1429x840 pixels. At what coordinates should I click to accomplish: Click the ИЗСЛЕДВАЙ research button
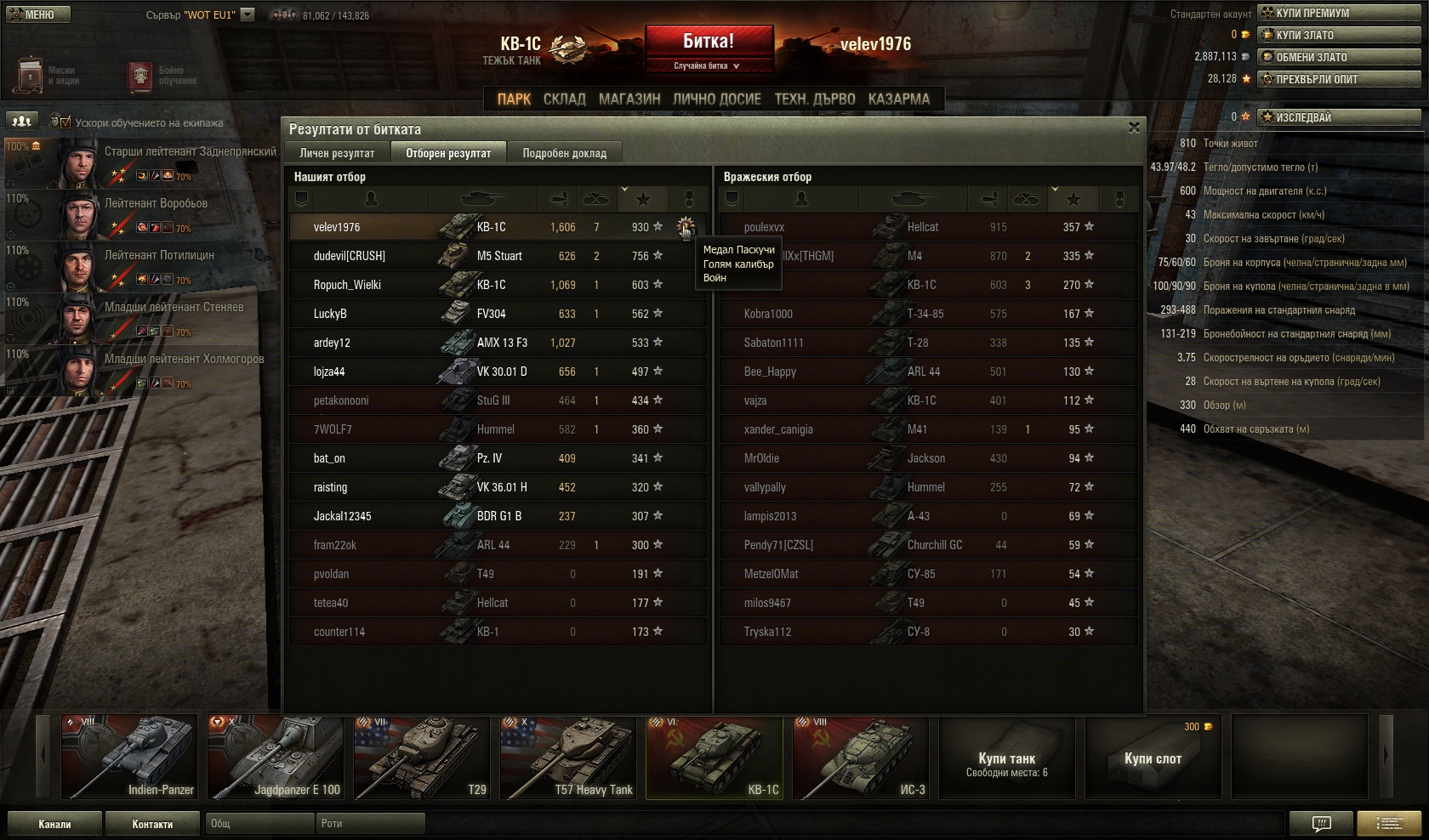coord(1340,117)
